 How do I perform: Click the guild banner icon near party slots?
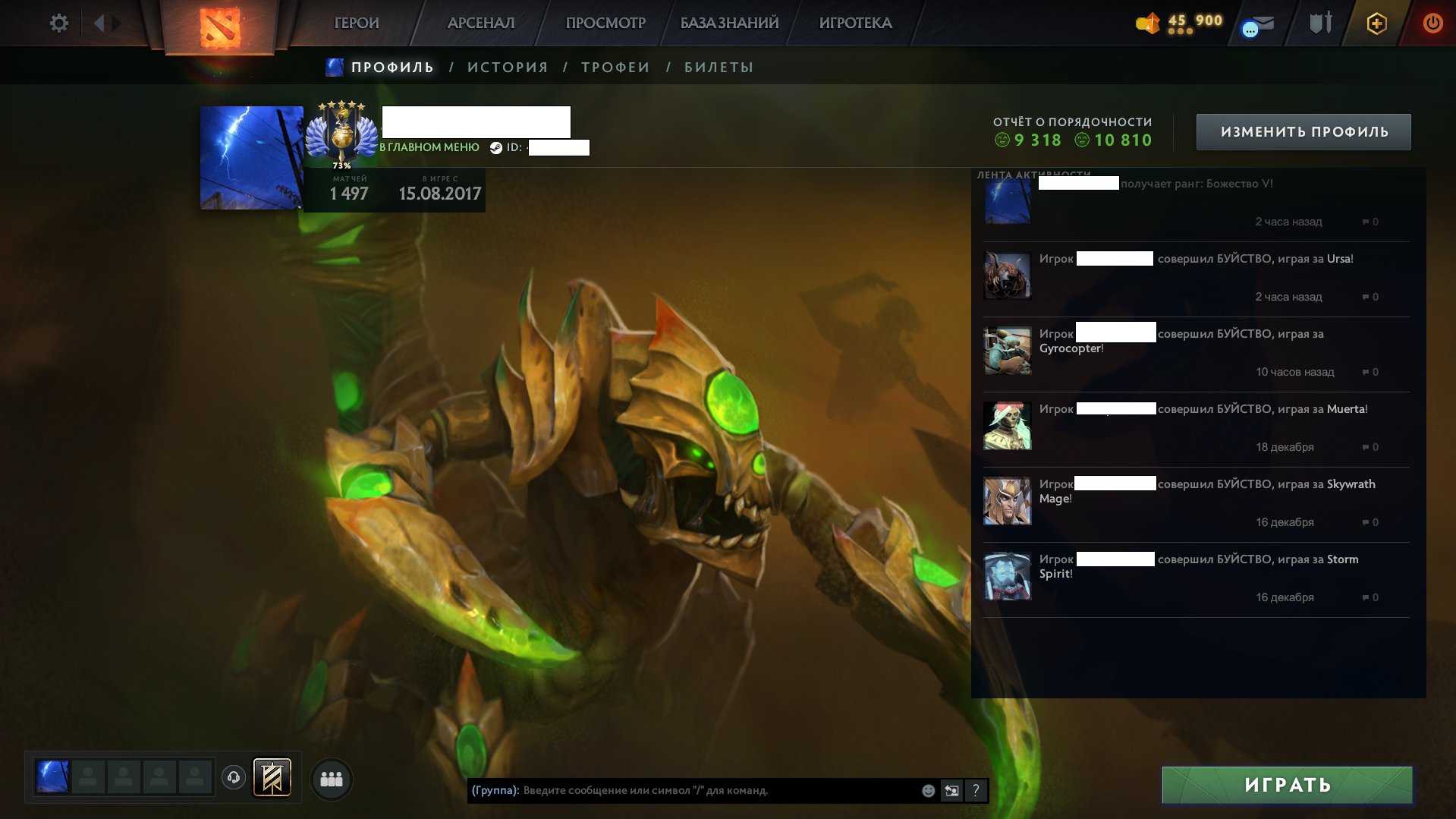tap(273, 776)
